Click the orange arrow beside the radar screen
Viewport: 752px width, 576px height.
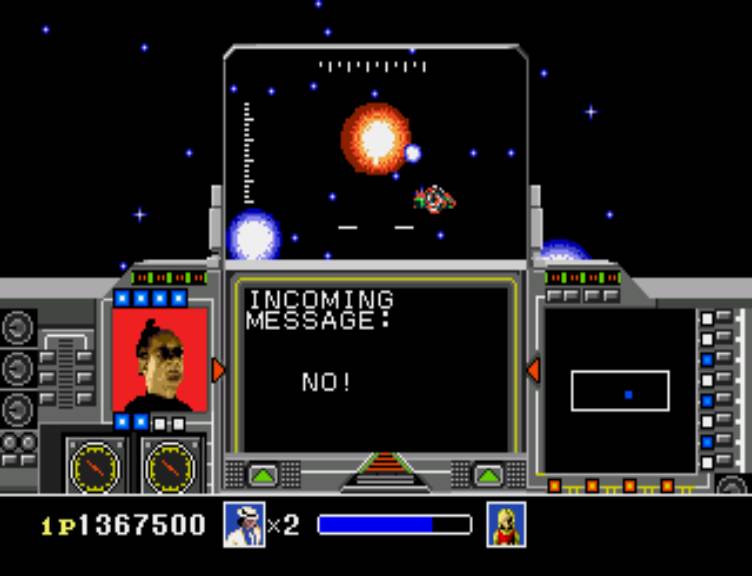click(533, 370)
